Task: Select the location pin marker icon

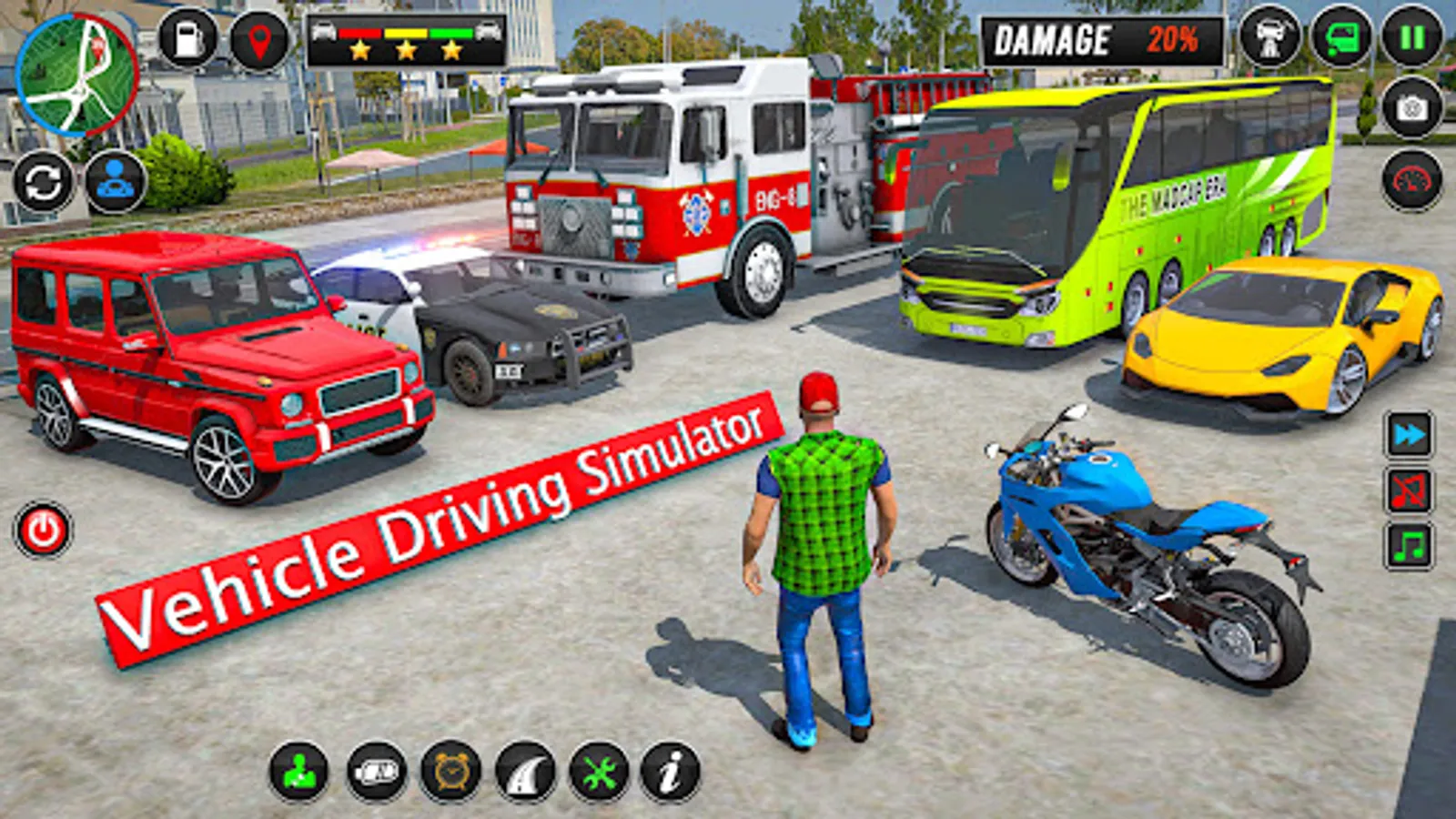Action: tap(258, 38)
